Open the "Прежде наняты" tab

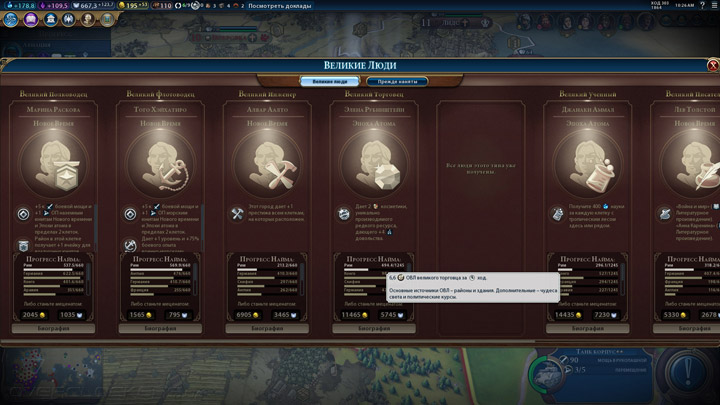[397, 81]
